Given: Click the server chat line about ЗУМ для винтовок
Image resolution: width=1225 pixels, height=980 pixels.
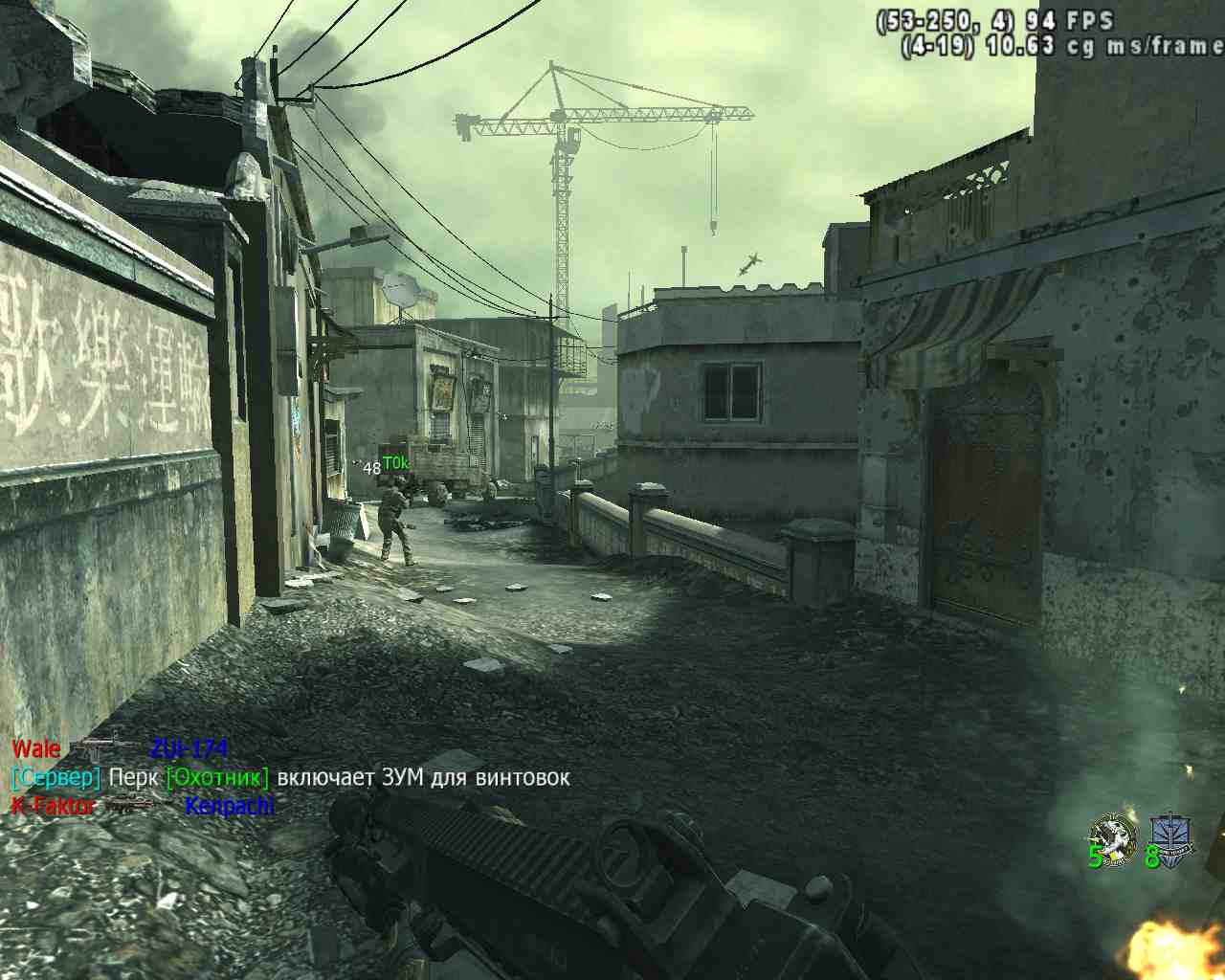Looking at the screenshot, I should click(x=287, y=778).
